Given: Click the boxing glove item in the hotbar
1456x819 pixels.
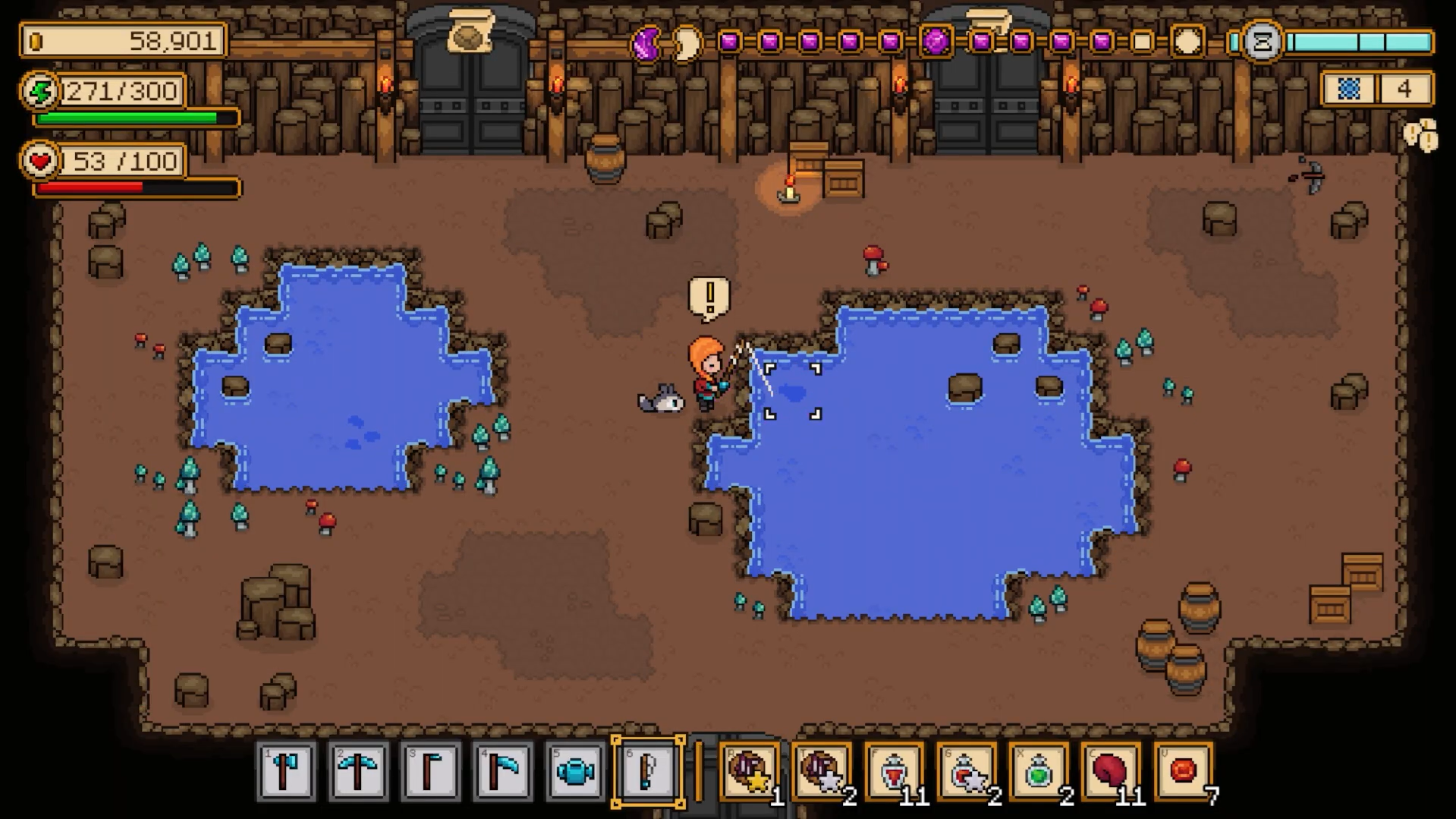Looking at the screenshot, I should [1110, 771].
